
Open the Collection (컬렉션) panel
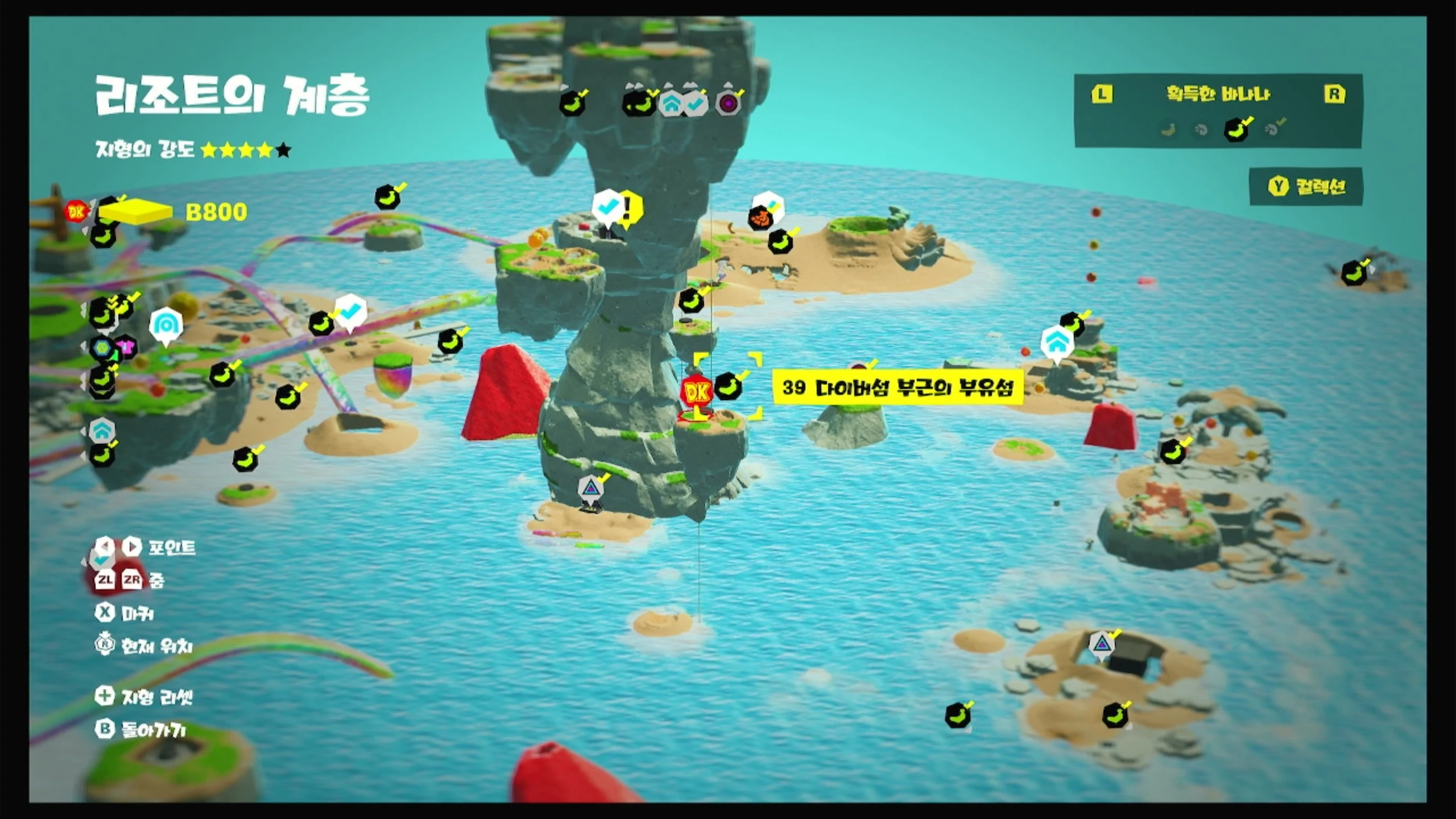pos(1306,187)
